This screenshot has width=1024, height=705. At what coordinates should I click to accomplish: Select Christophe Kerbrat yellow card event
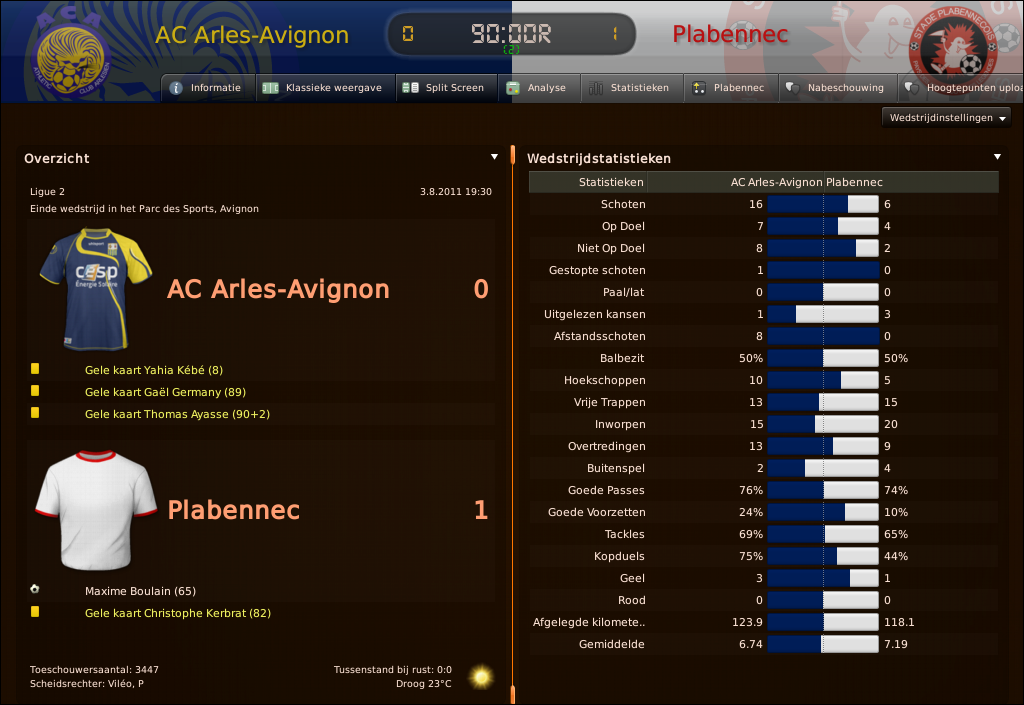tap(178, 613)
